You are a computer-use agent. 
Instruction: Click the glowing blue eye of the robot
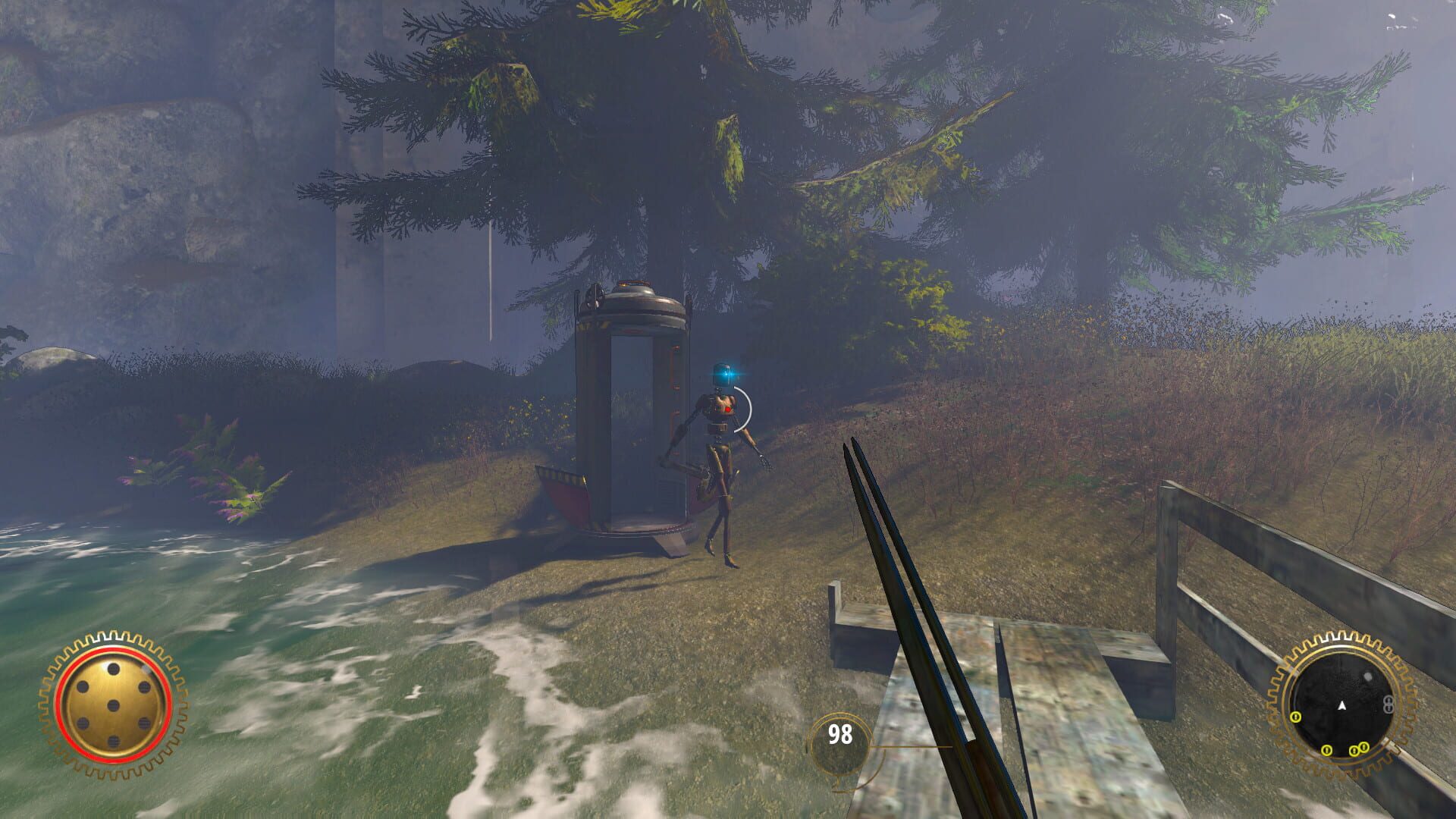[x=726, y=373]
